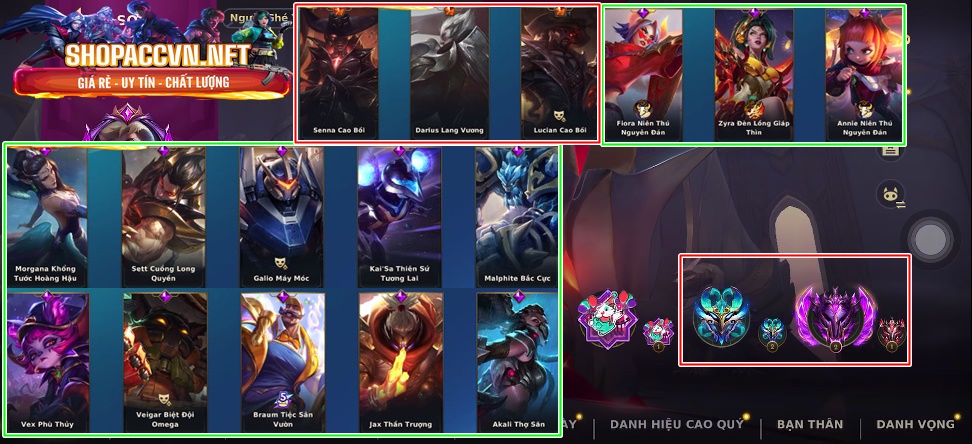Click the cat face swap icon
The height and width of the screenshot is (444, 972).
[x=889, y=195]
